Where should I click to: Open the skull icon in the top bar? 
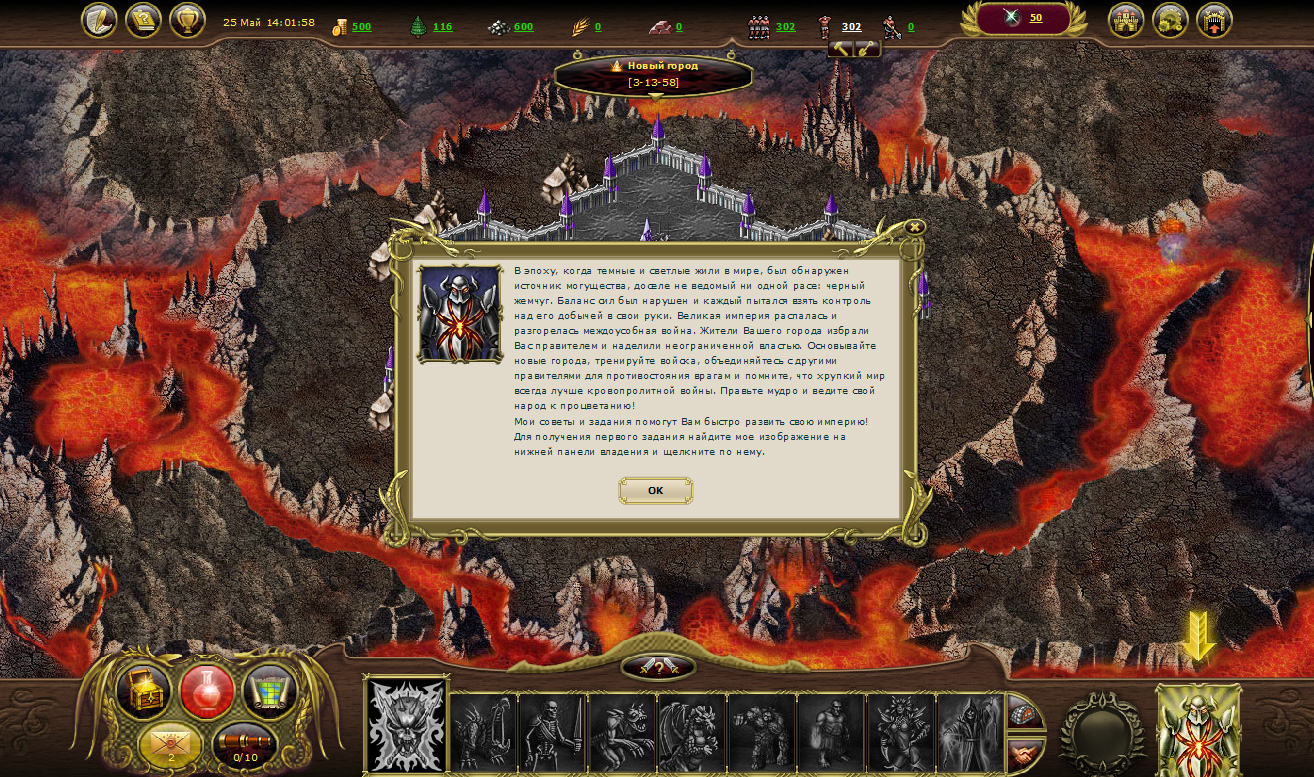click(x=1170, y=20)
